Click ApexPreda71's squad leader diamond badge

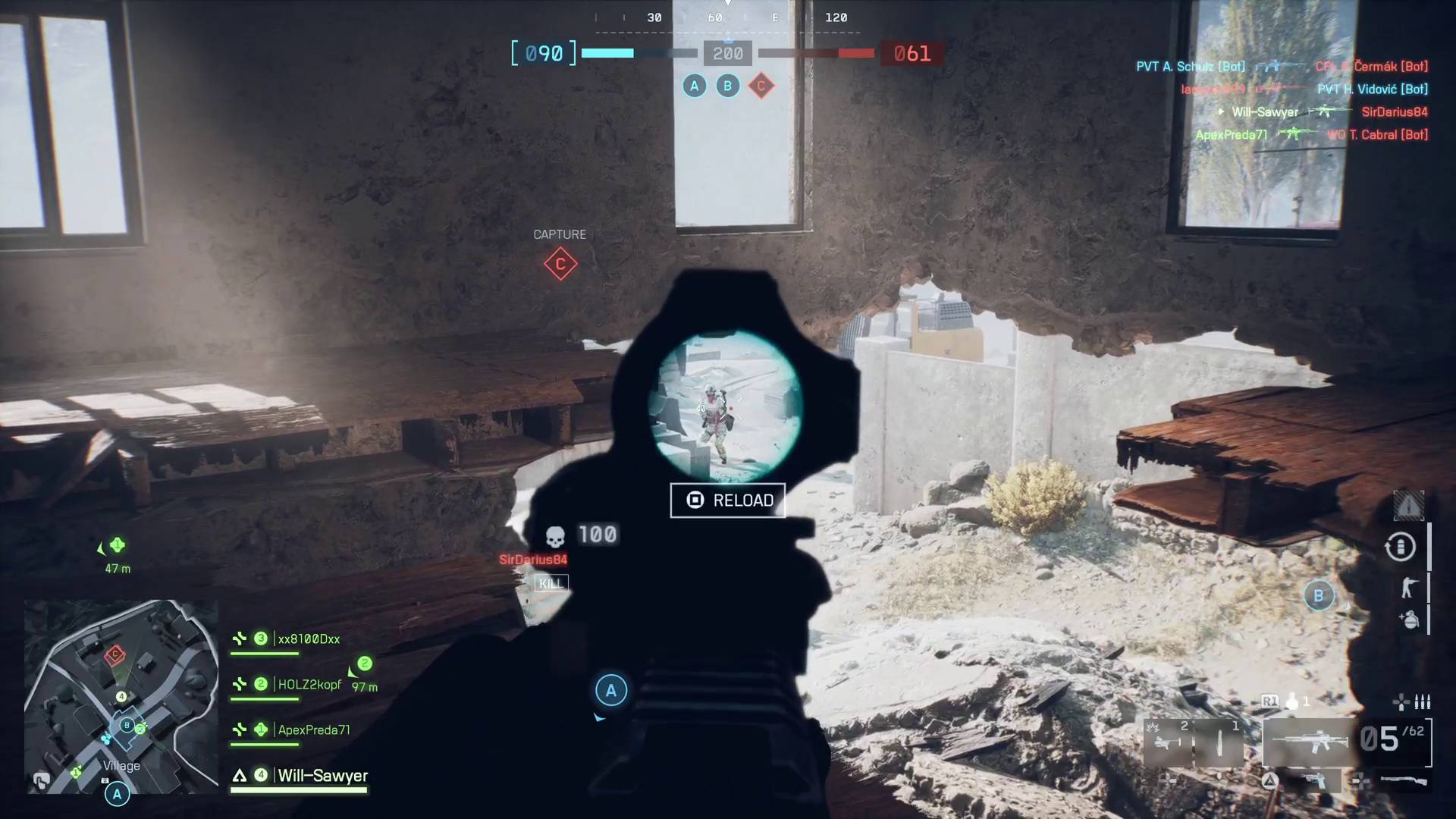tap(260, 730)
